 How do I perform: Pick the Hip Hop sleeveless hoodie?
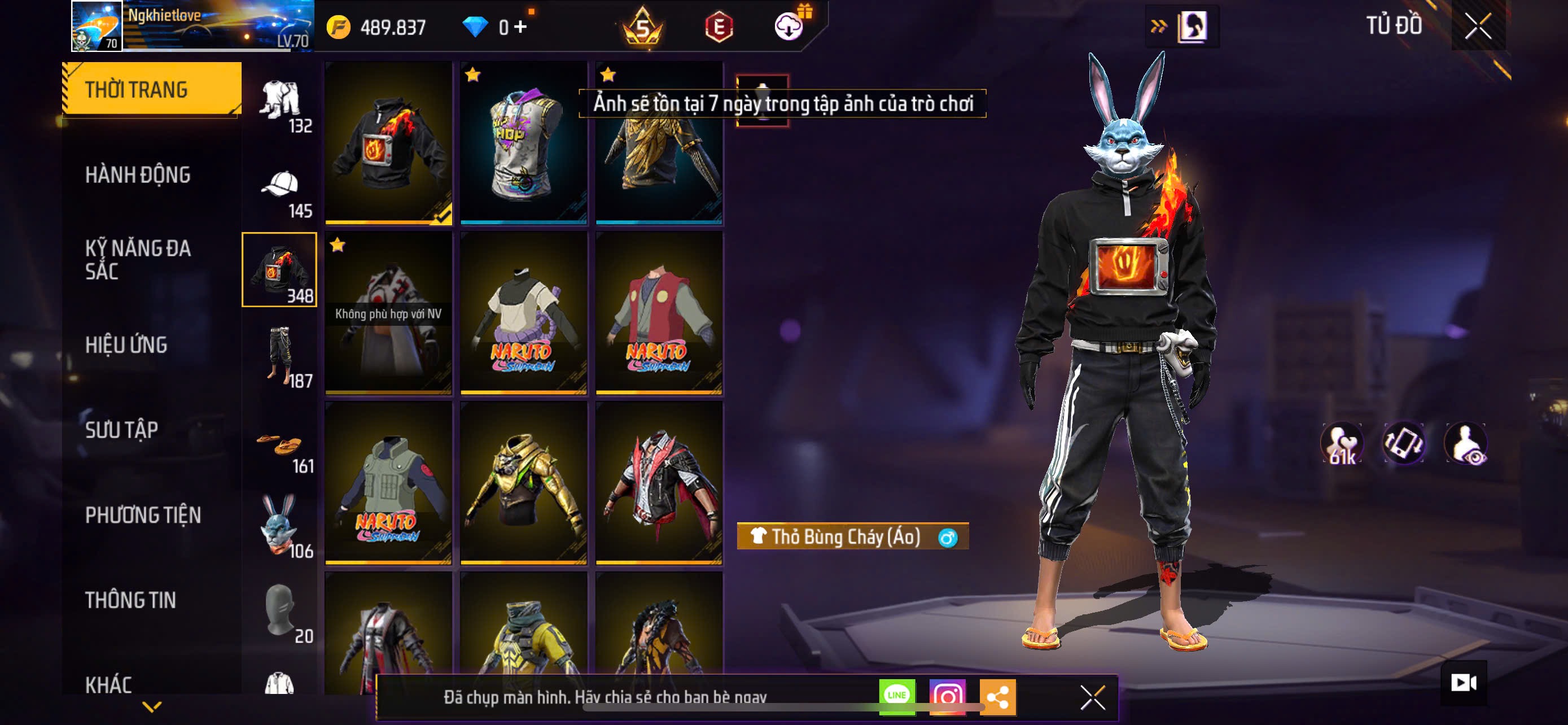click(523, 143)
